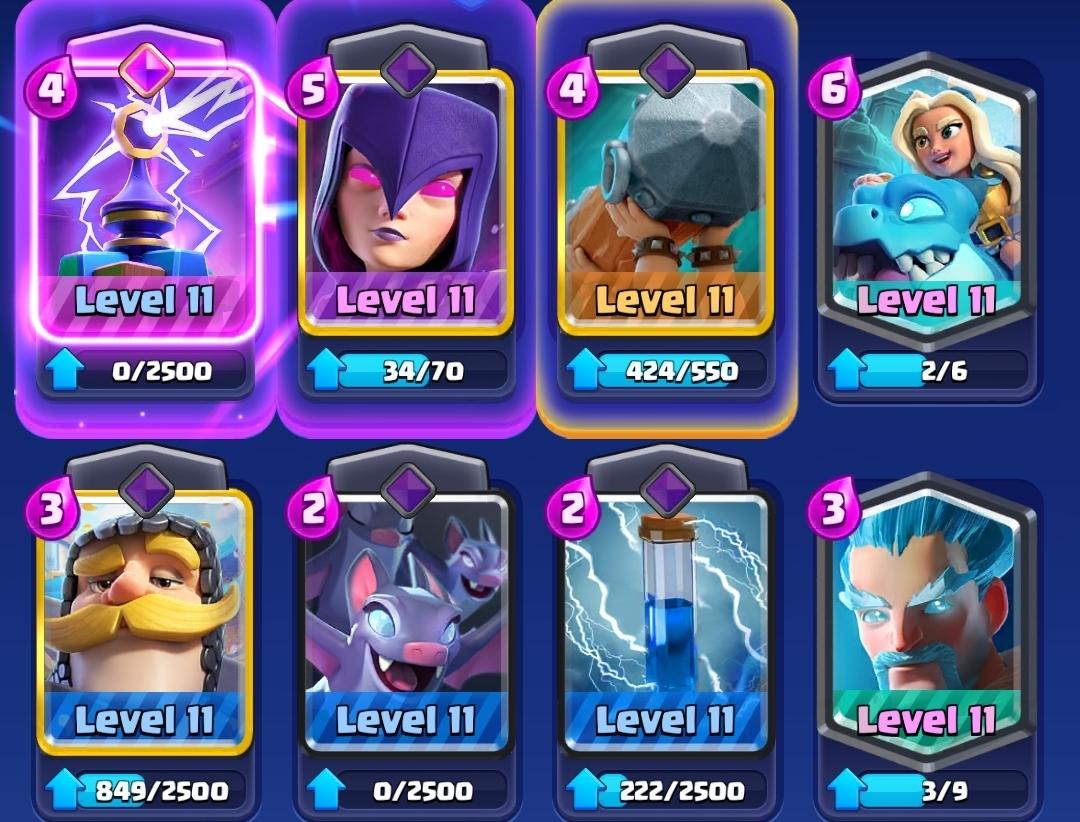Select the mustached Knight card
The height and width of the screenshot is (822, 1080).
point(146,620)
